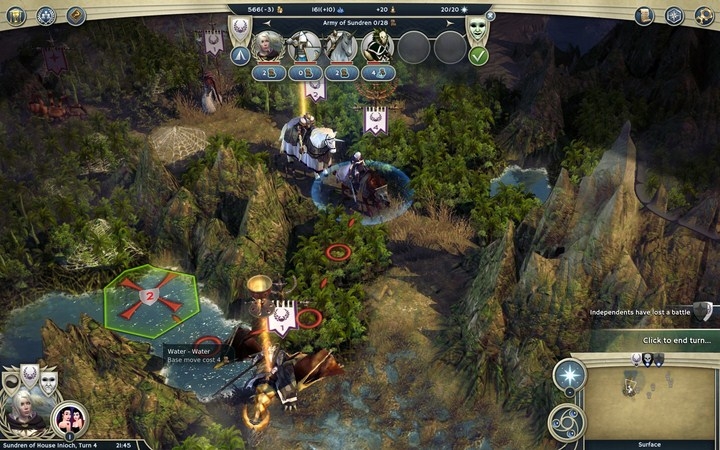Open the swirl orb button beside minimap
This screenshot has height=450, width=720.
tap(567, 421)
